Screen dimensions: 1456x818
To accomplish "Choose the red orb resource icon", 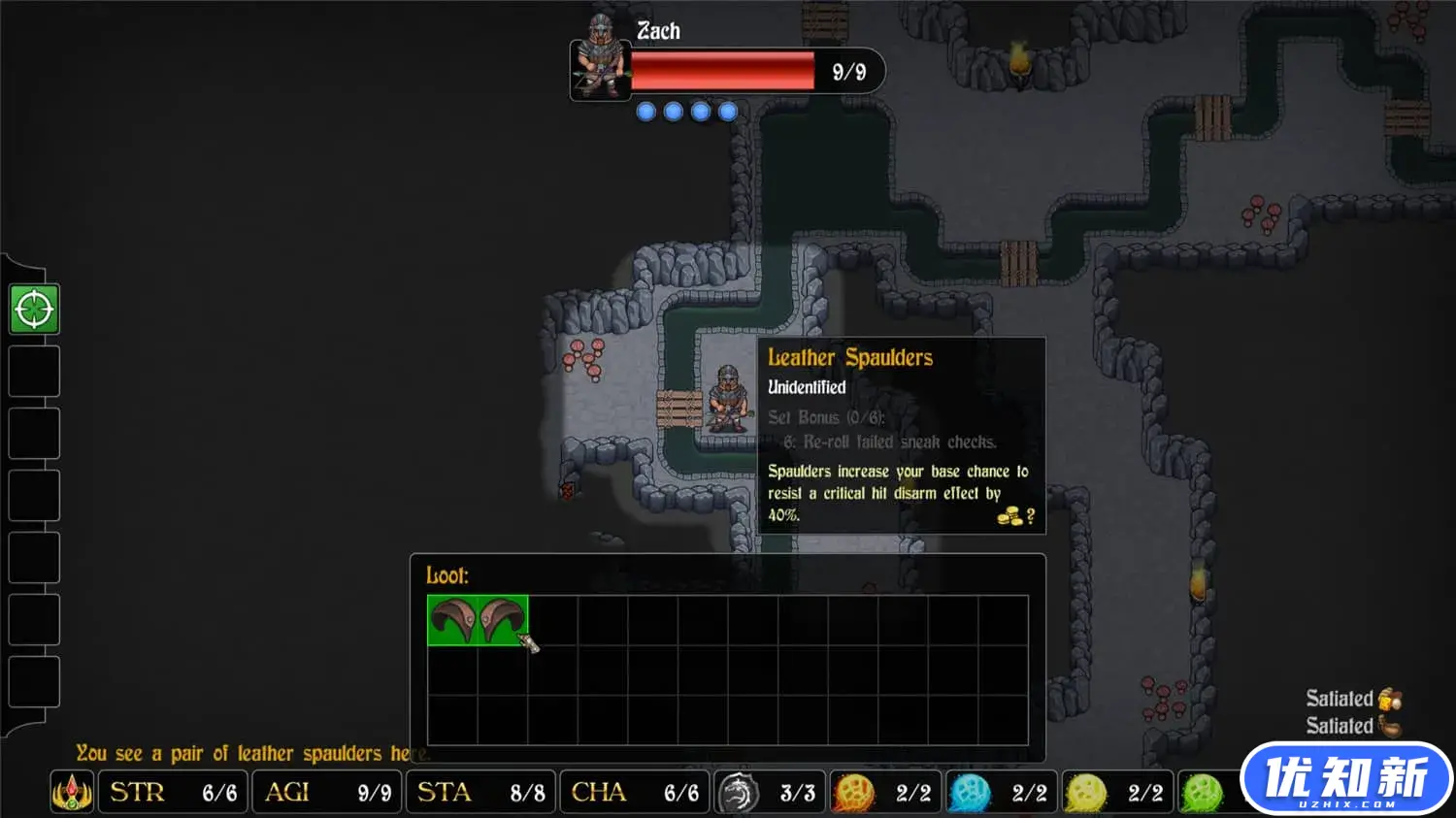I will click(854, 793).
